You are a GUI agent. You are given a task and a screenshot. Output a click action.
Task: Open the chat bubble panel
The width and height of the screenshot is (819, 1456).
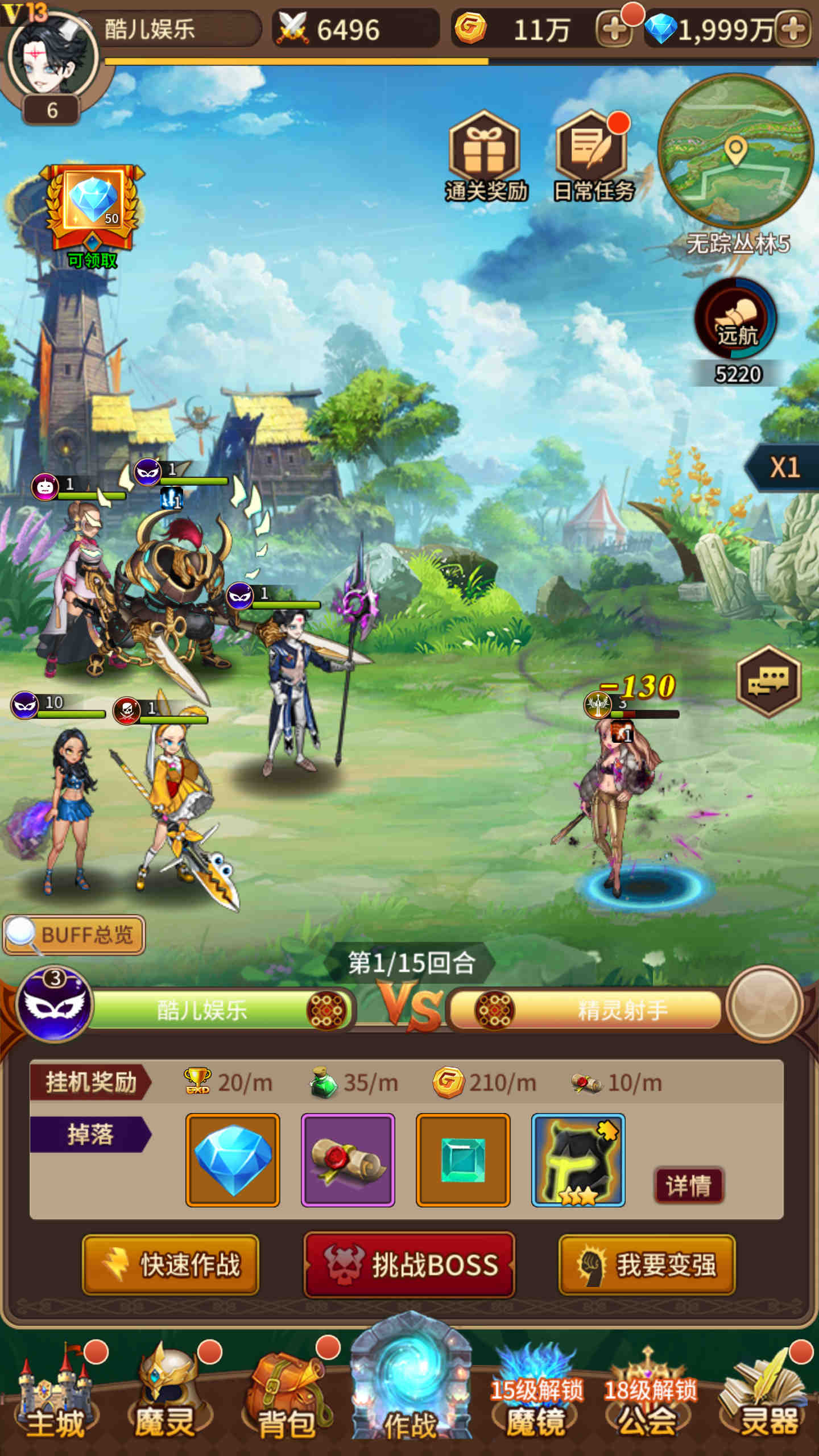[x=768, y=680]
